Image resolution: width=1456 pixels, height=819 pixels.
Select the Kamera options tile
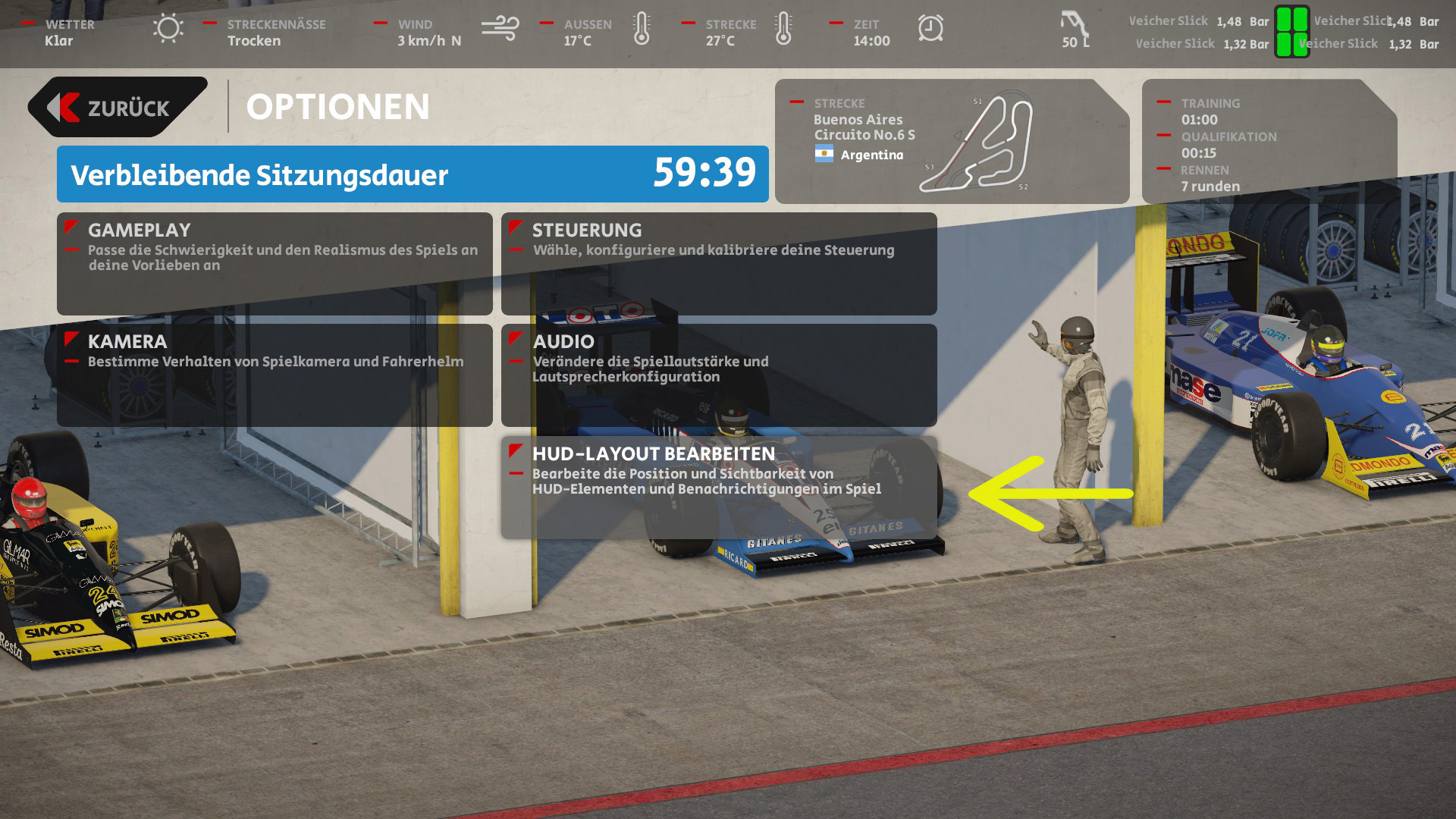point(275,375)
